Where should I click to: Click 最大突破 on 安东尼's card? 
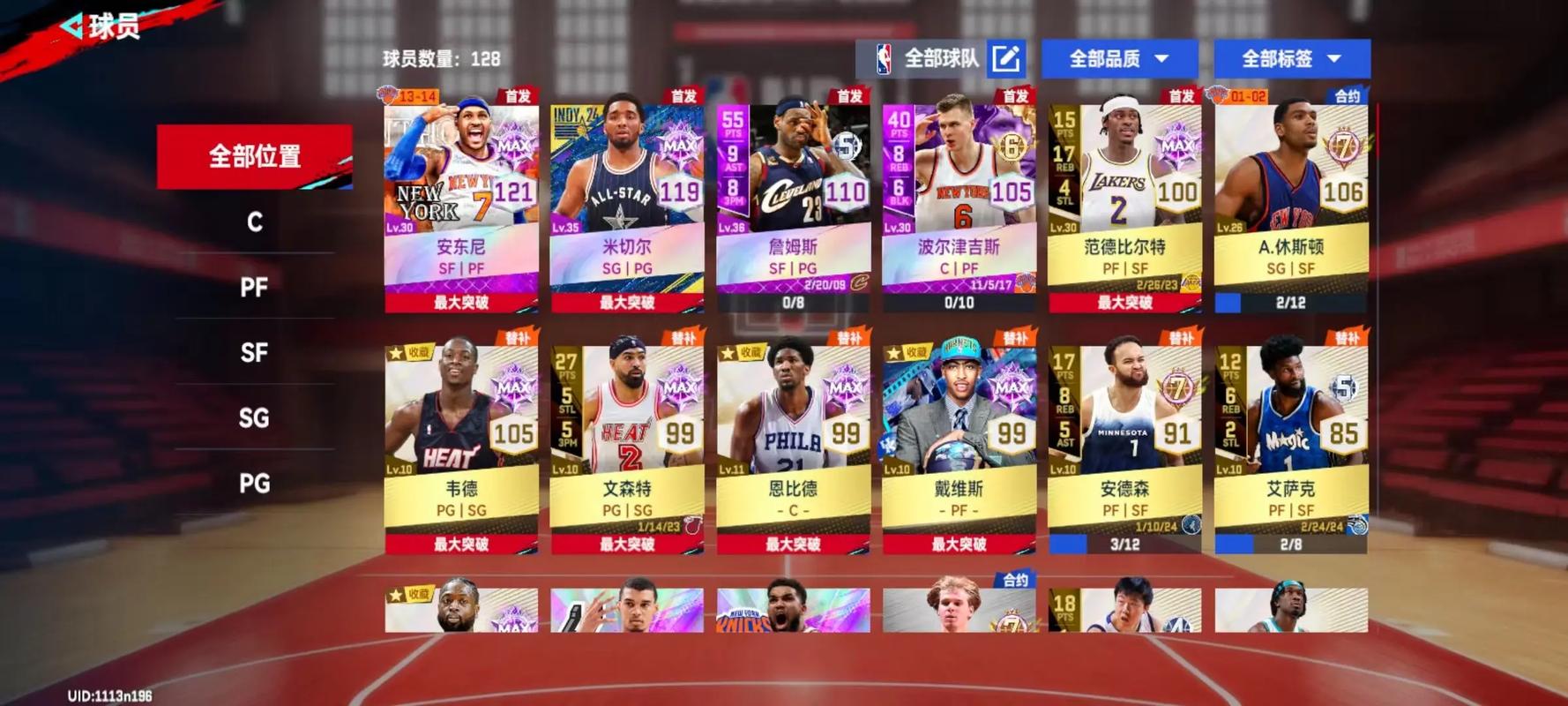coord(461,300)
